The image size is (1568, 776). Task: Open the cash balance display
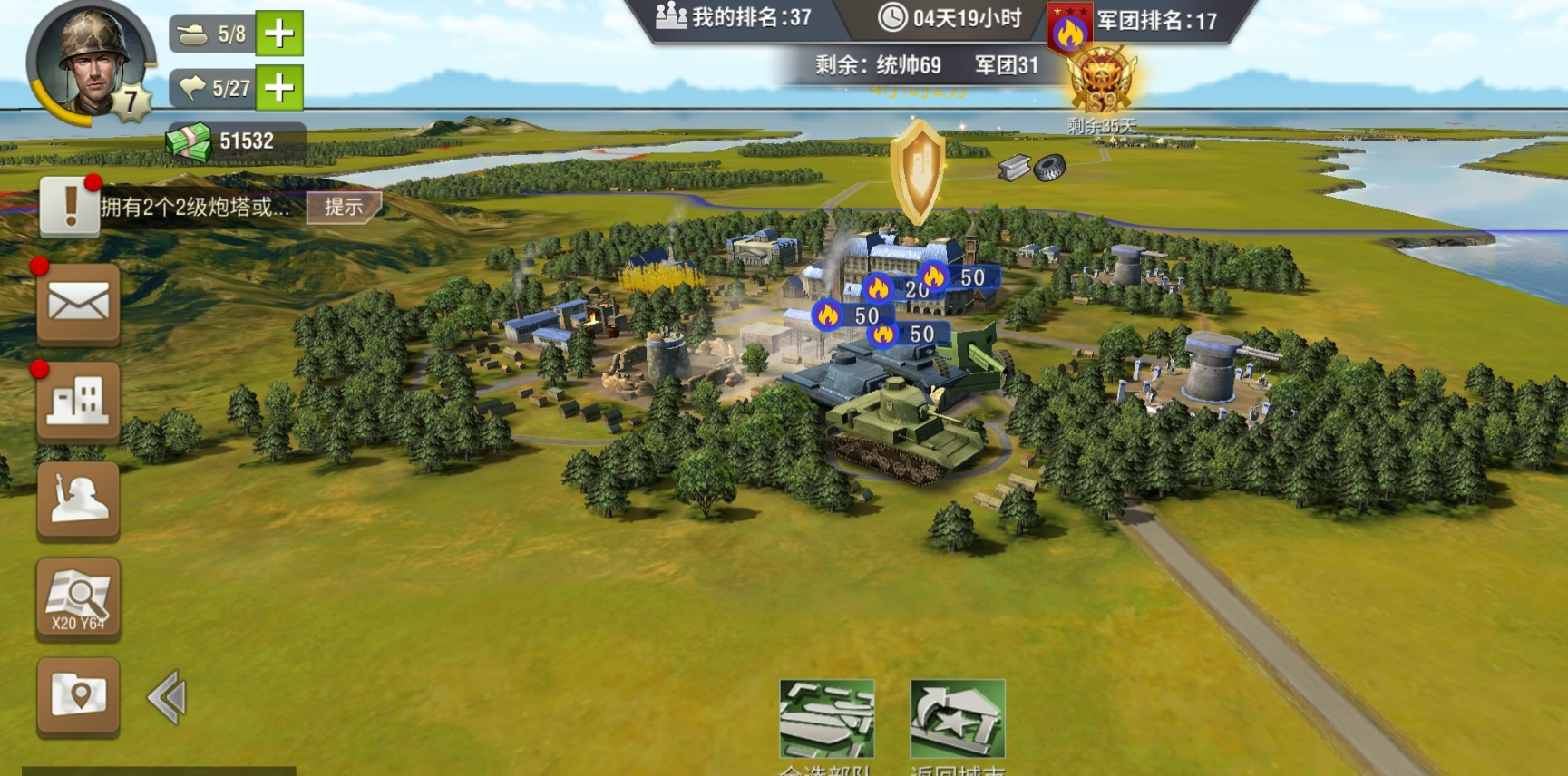pyautogui.click(x=236, y=141)
